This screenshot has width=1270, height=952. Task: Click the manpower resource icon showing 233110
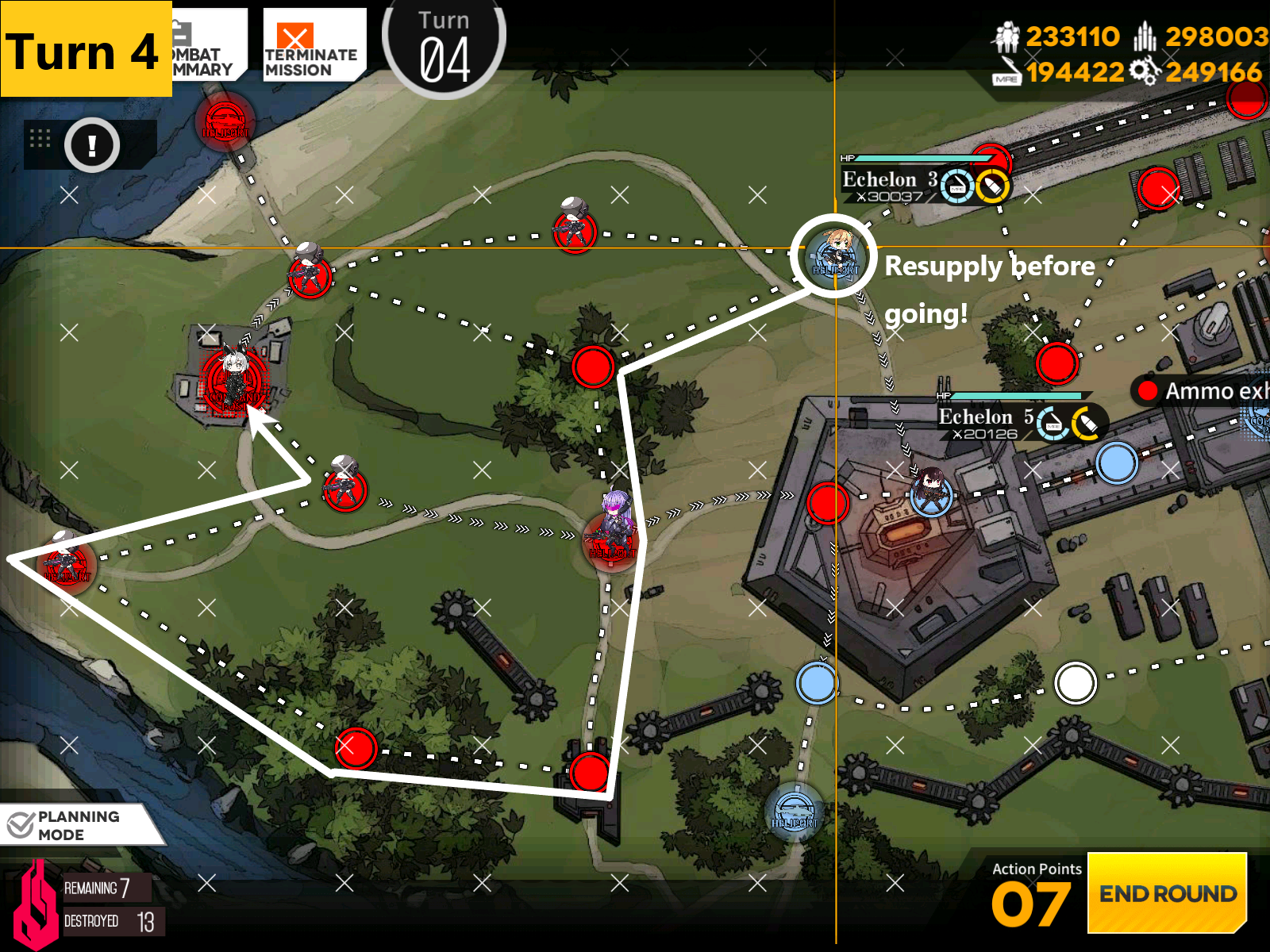1006,36
